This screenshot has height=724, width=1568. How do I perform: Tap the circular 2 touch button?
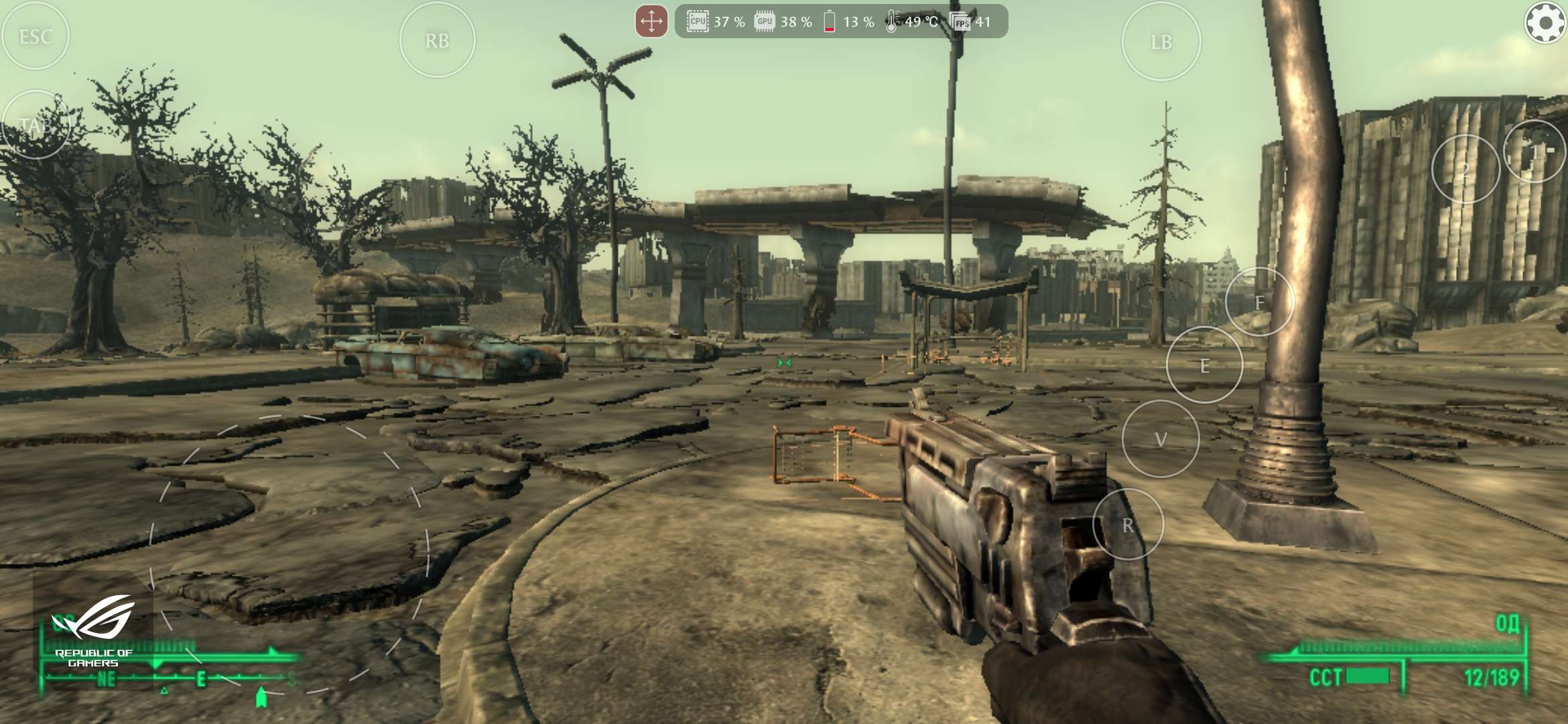pyautogui.click(x=1465, y=169)
